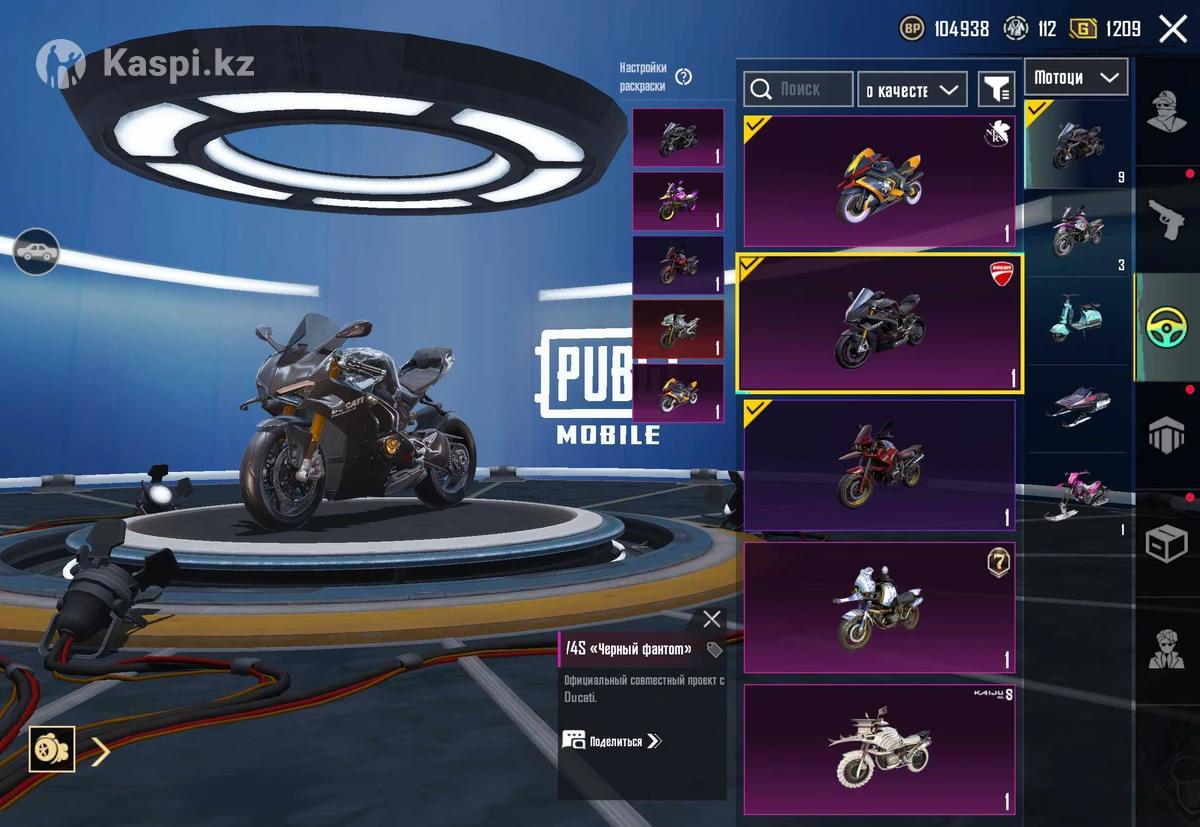This screenshot has width=1200, height=827.
Task: Open the box crate tab
Action: point(1166,544)
